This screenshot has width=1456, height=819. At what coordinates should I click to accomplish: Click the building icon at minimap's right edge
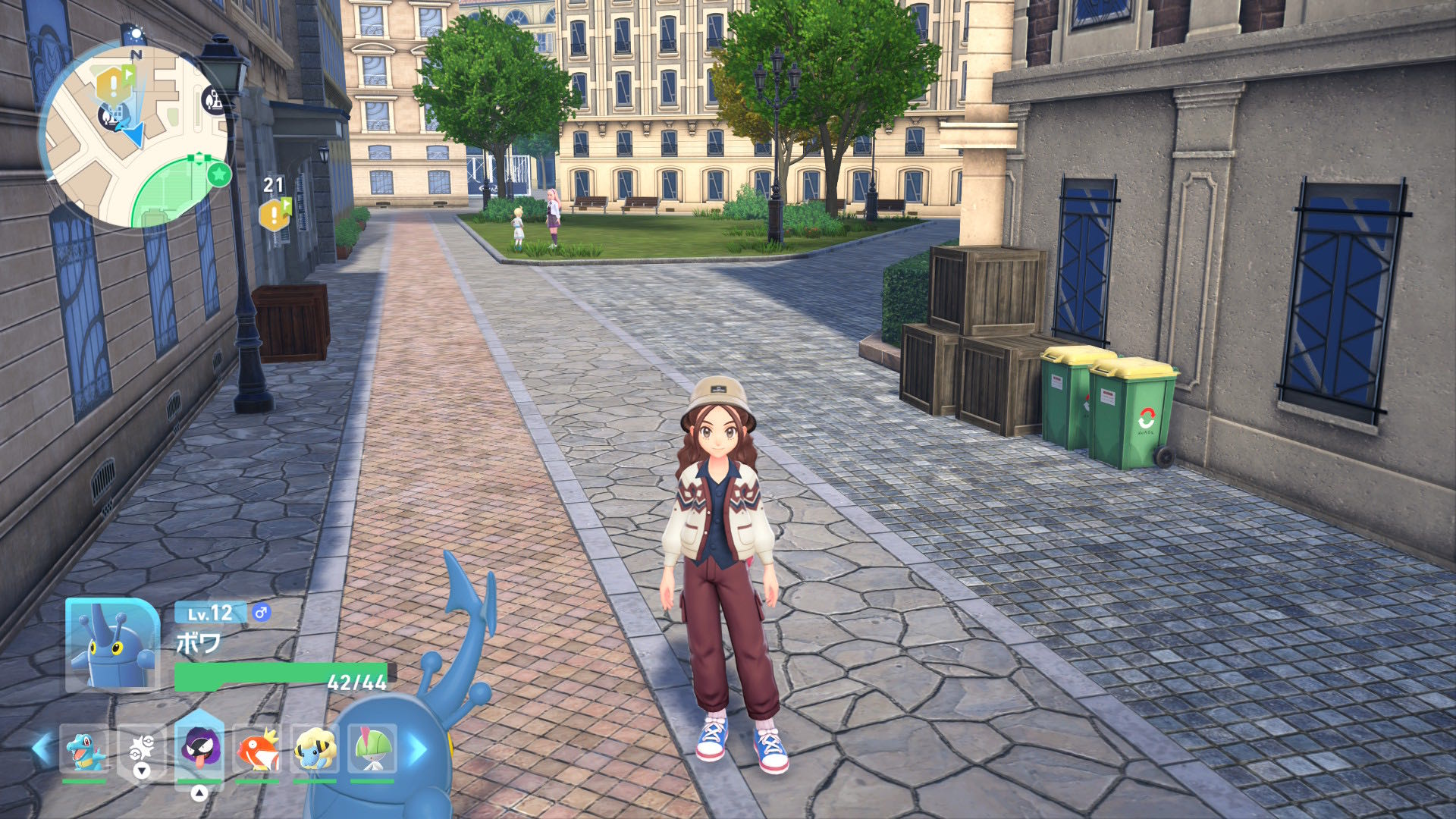(213, 99)
